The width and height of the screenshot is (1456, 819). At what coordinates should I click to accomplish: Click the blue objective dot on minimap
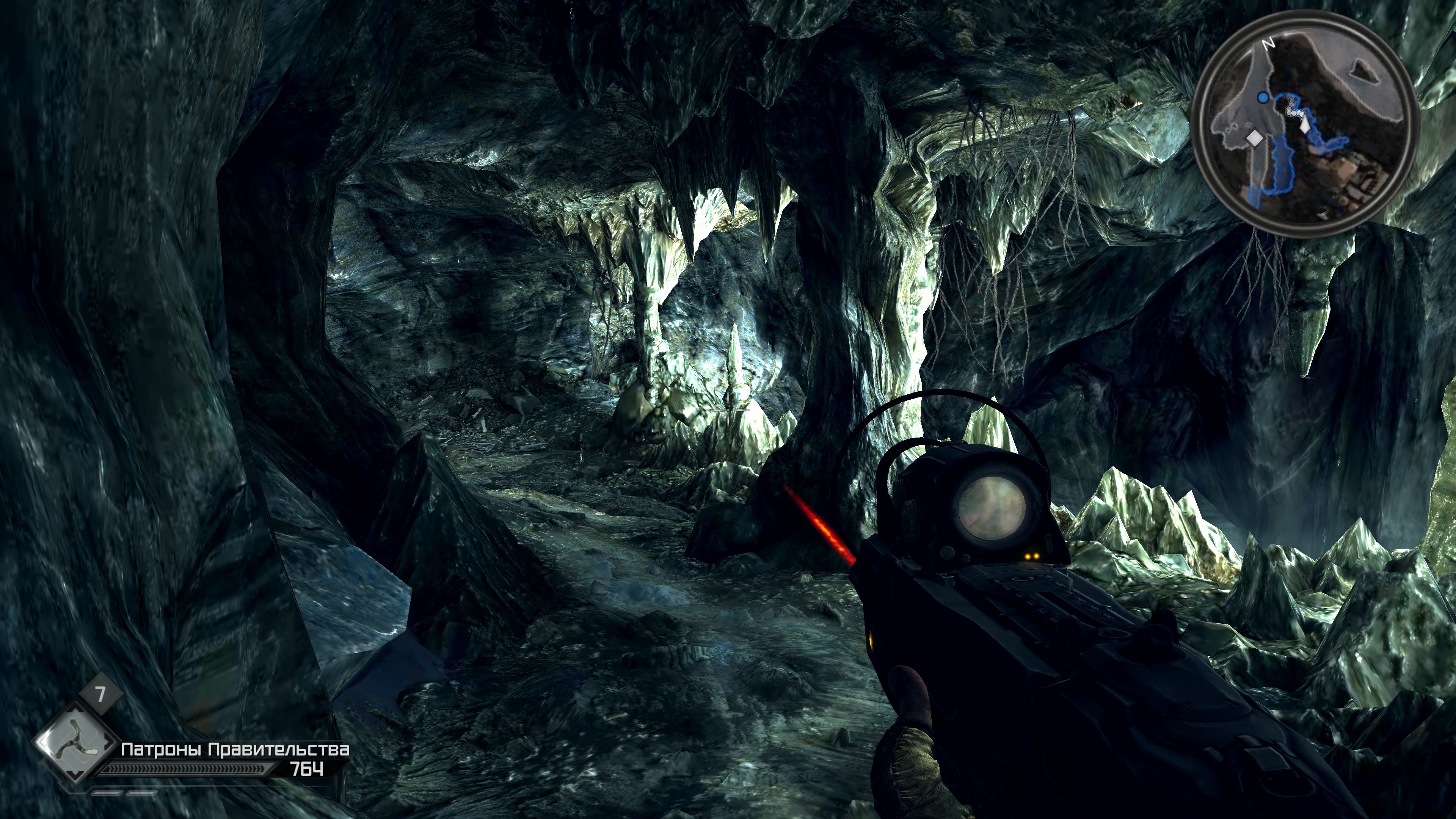click(1263, 98)
